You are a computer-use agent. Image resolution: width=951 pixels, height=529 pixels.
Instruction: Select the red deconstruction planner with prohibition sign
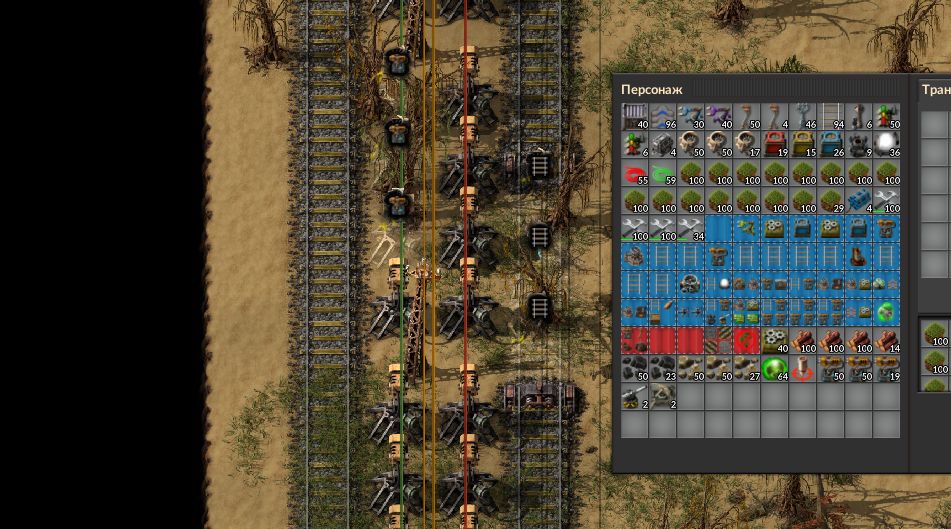[x=747, y=341]
